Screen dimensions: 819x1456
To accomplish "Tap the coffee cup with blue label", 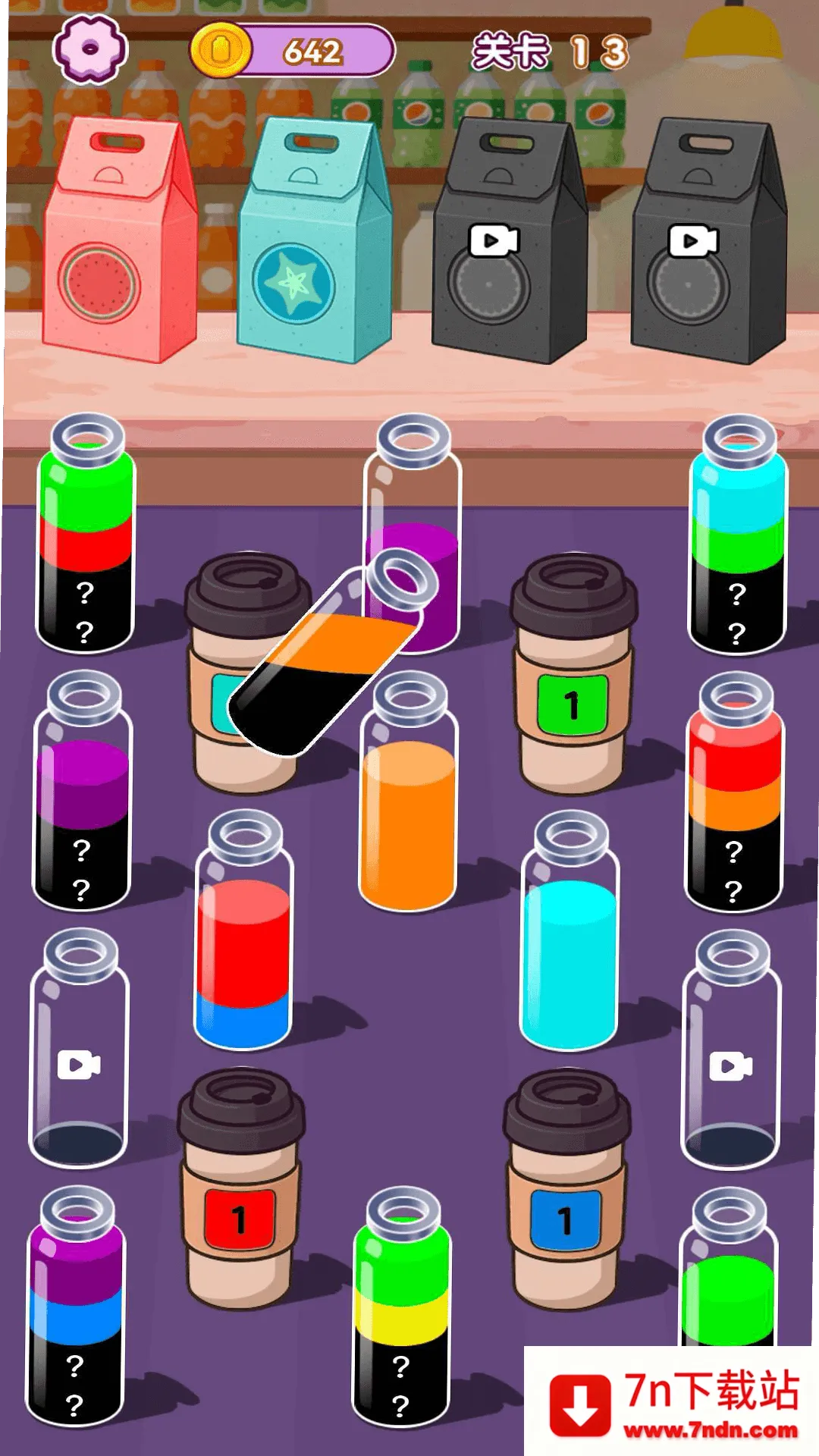I will coord(566,1191).
